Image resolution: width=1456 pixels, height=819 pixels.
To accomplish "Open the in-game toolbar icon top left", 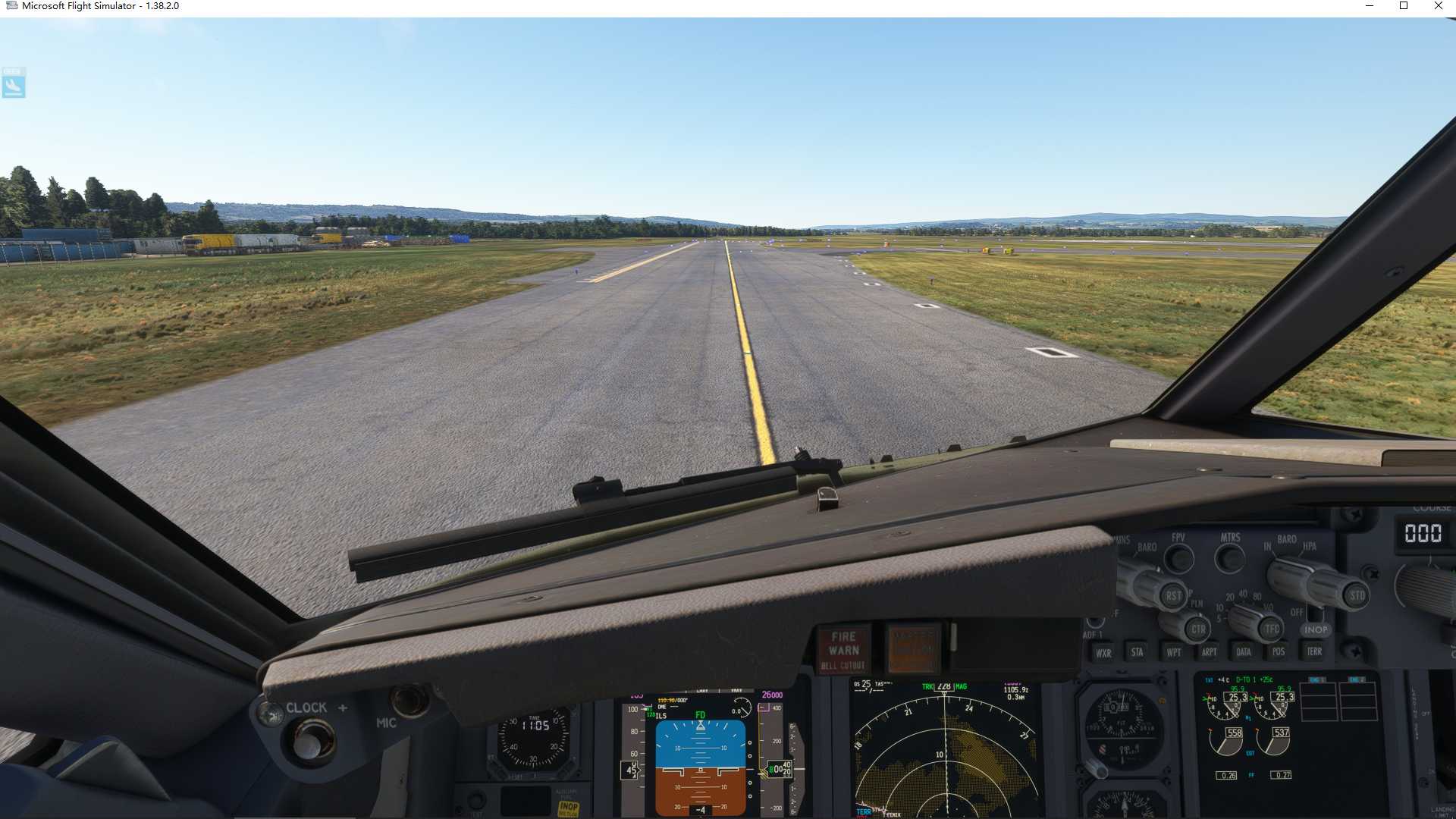I will 14,83.
